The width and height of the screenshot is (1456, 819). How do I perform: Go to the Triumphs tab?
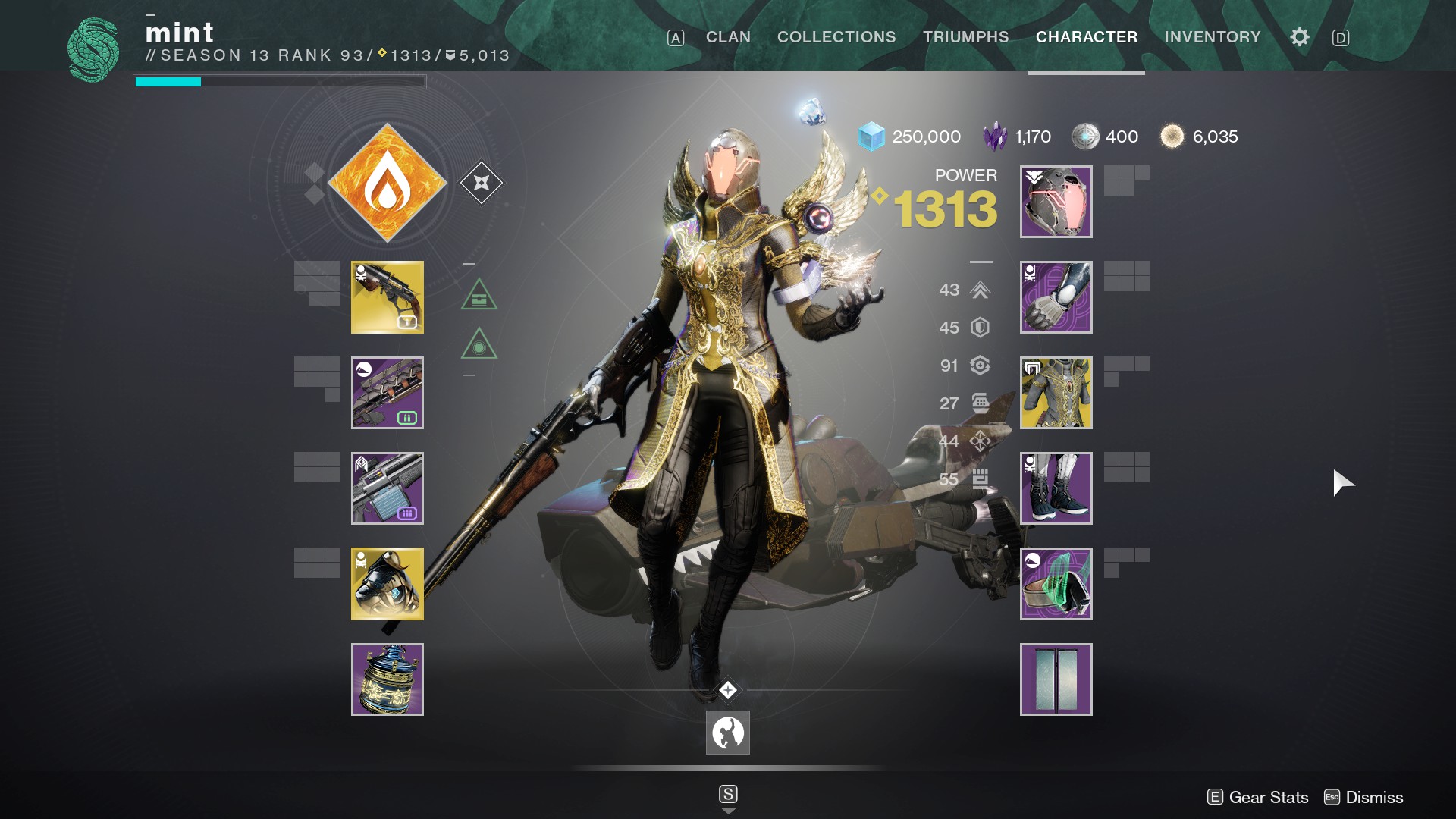point(965,37)
